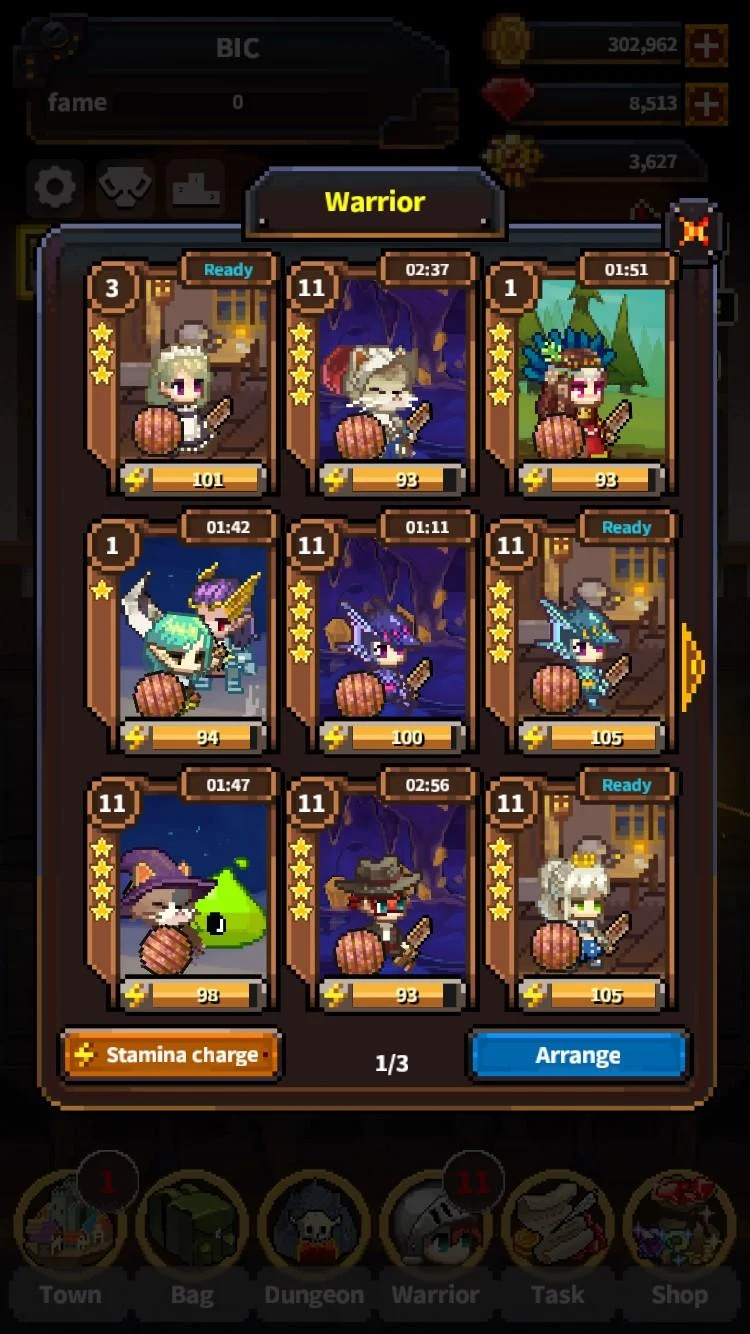The width and height of the screenshot is (750, 1334).
Task: Choose the blue dragon-helm warrior with 105 stamina
Action: (580, 634)
